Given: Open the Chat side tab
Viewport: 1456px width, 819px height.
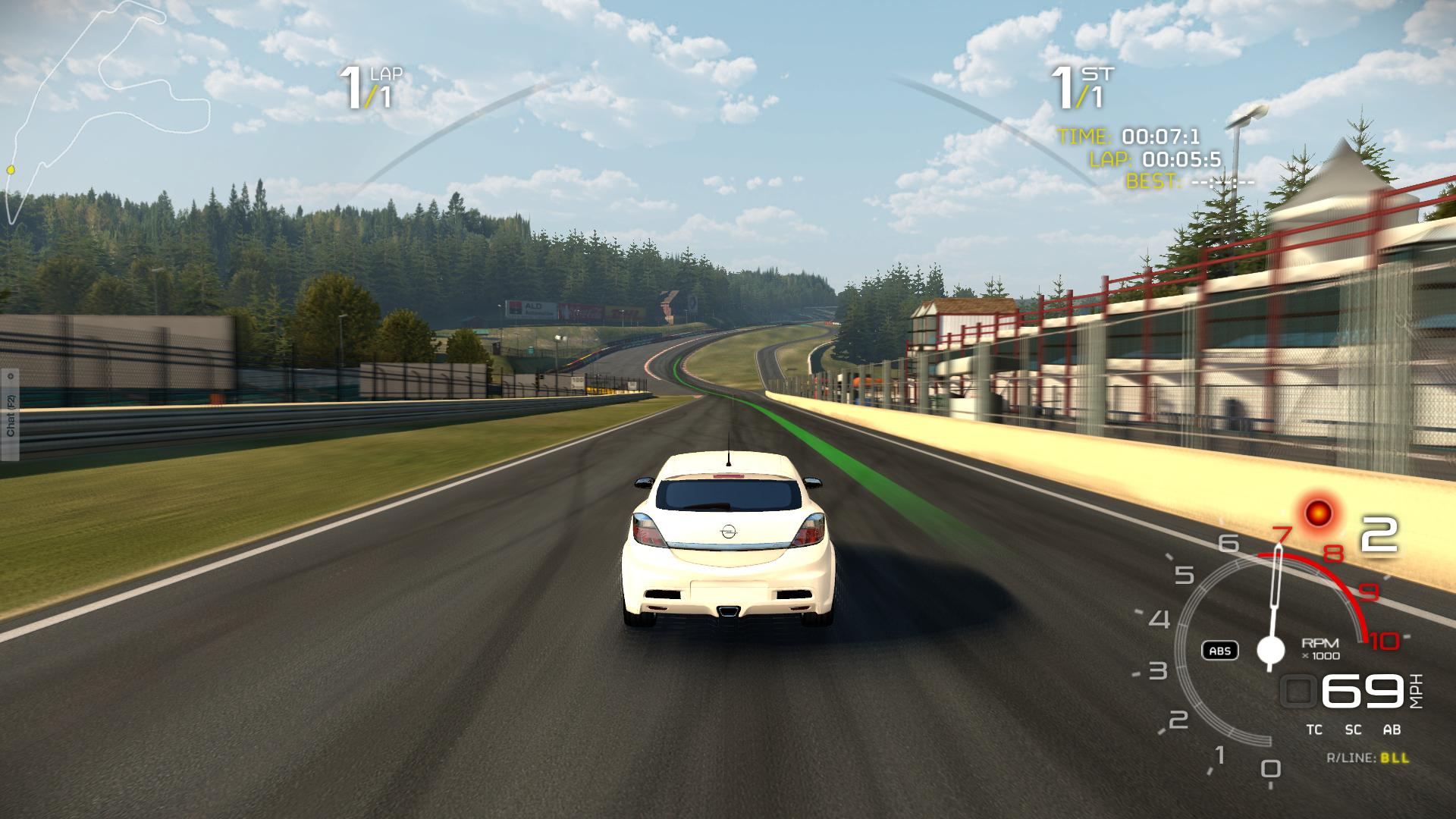Looking at the screenshot, I should [10, 415].
